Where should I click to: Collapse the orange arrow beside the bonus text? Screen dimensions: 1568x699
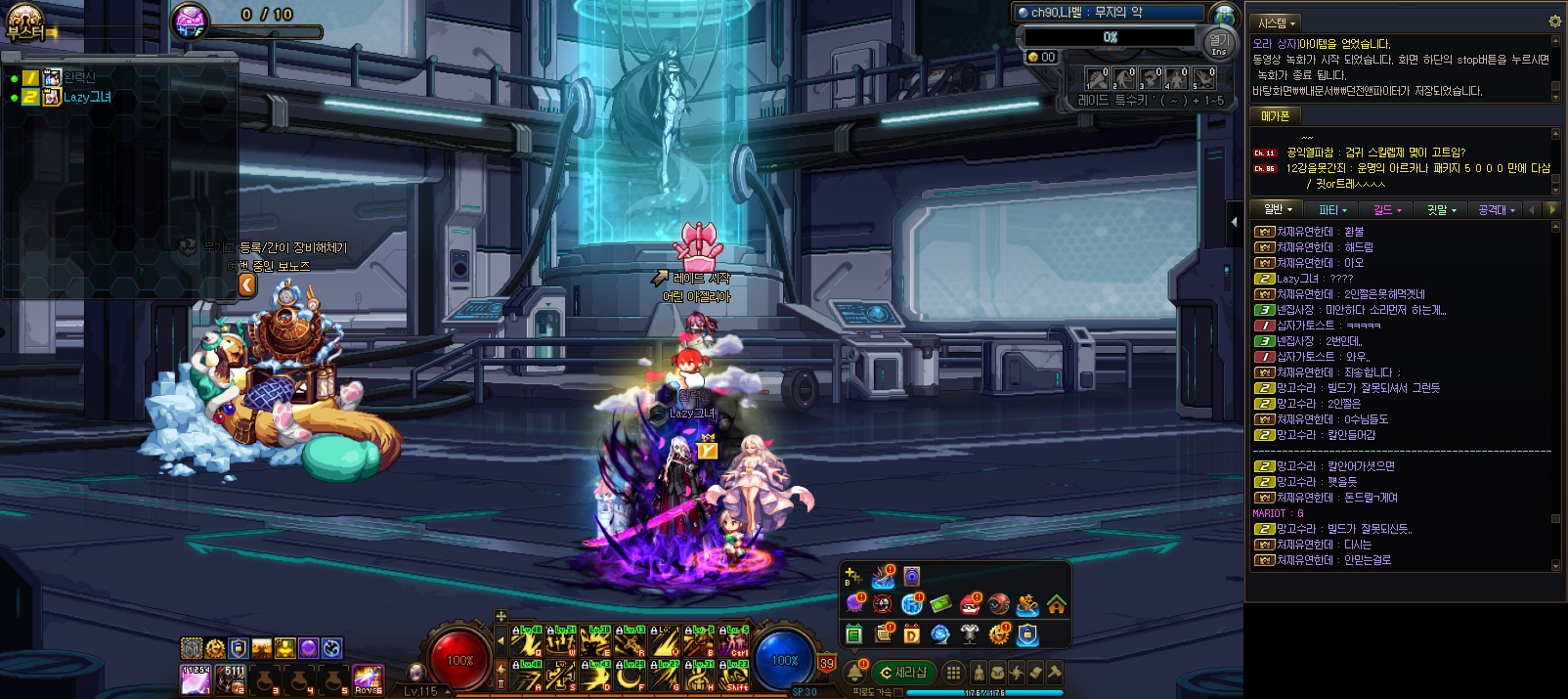[x=247, y=284]
